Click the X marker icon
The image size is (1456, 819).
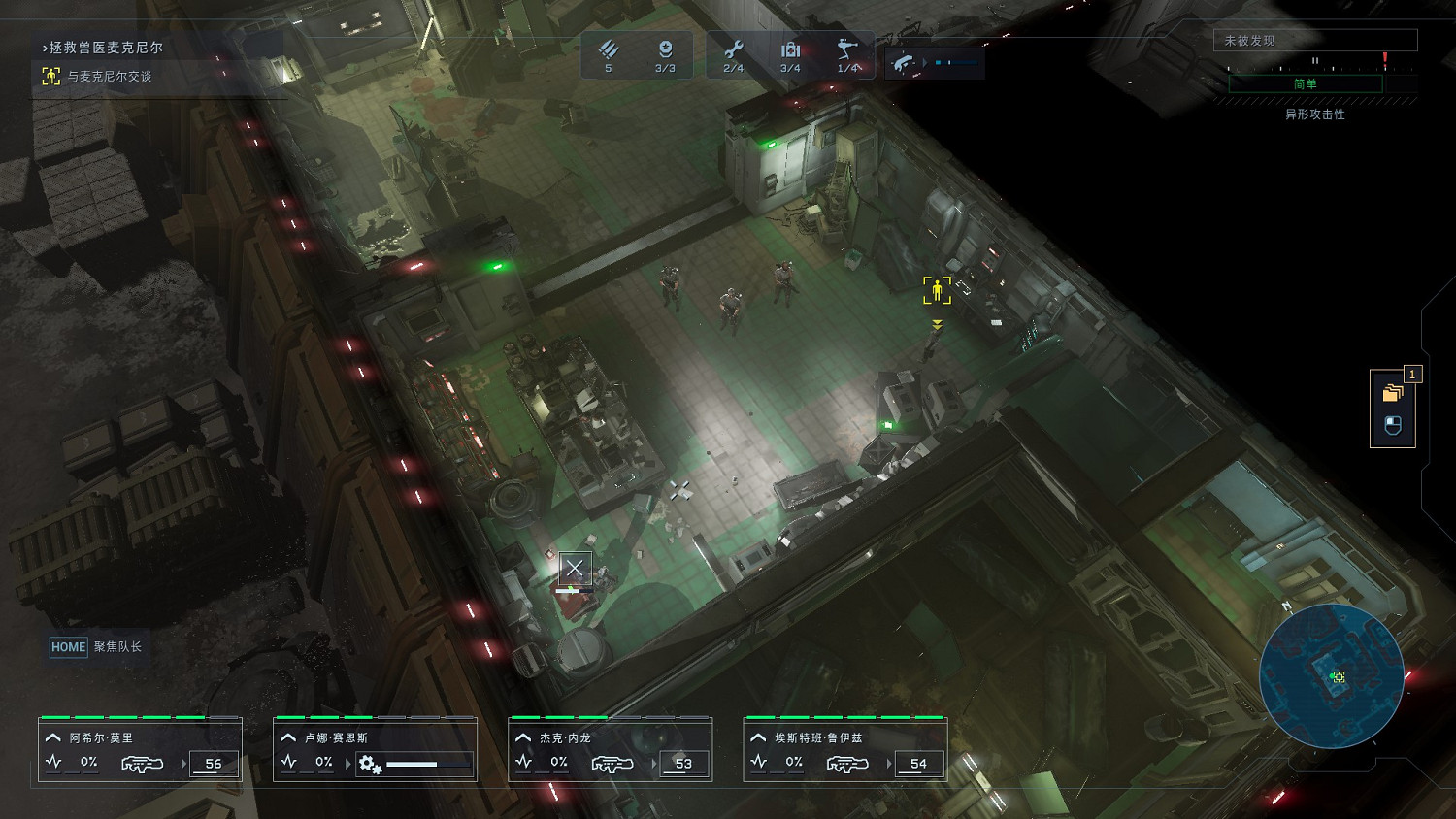(x=575, y=568)
